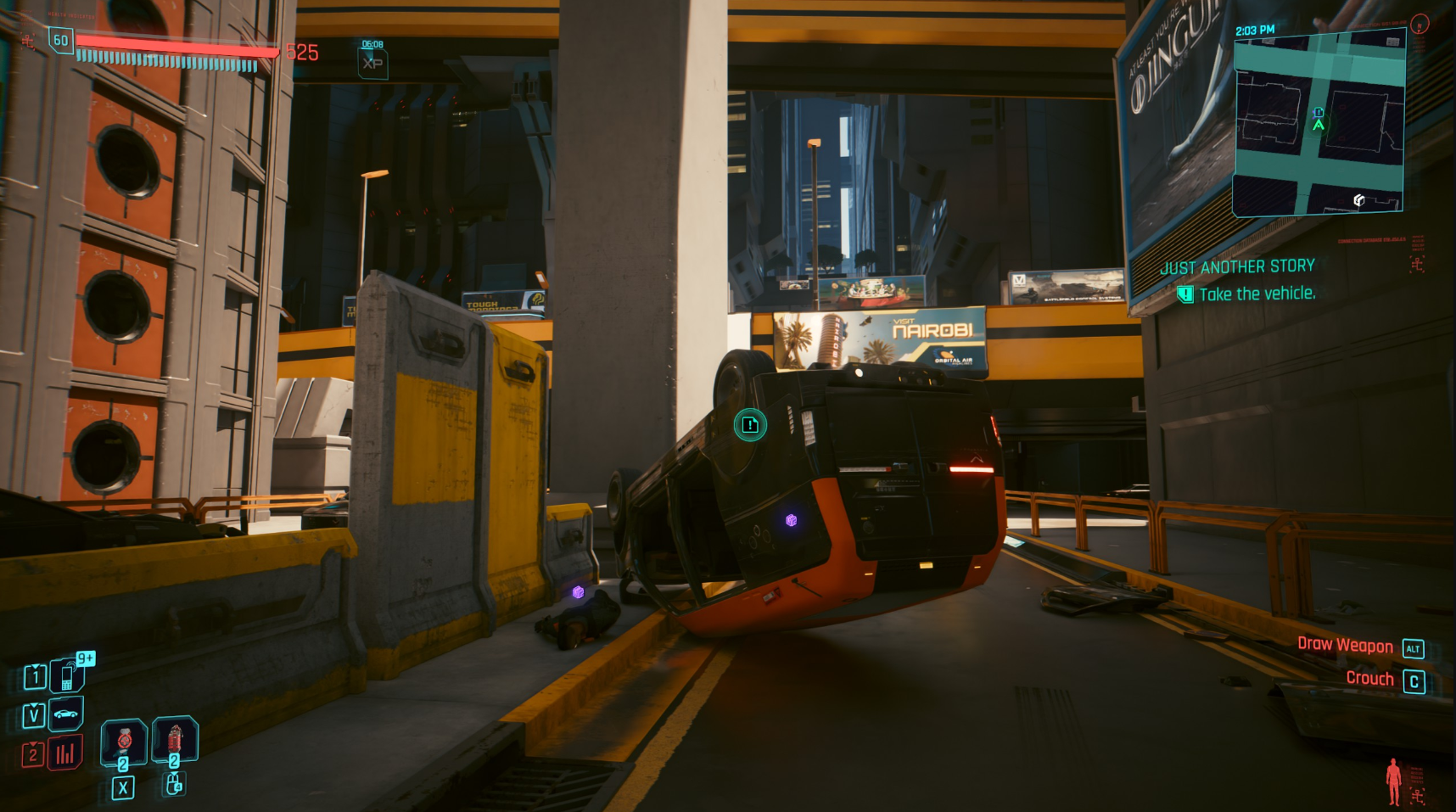
Task: Open the red radio bars icon
Action: 65,753
